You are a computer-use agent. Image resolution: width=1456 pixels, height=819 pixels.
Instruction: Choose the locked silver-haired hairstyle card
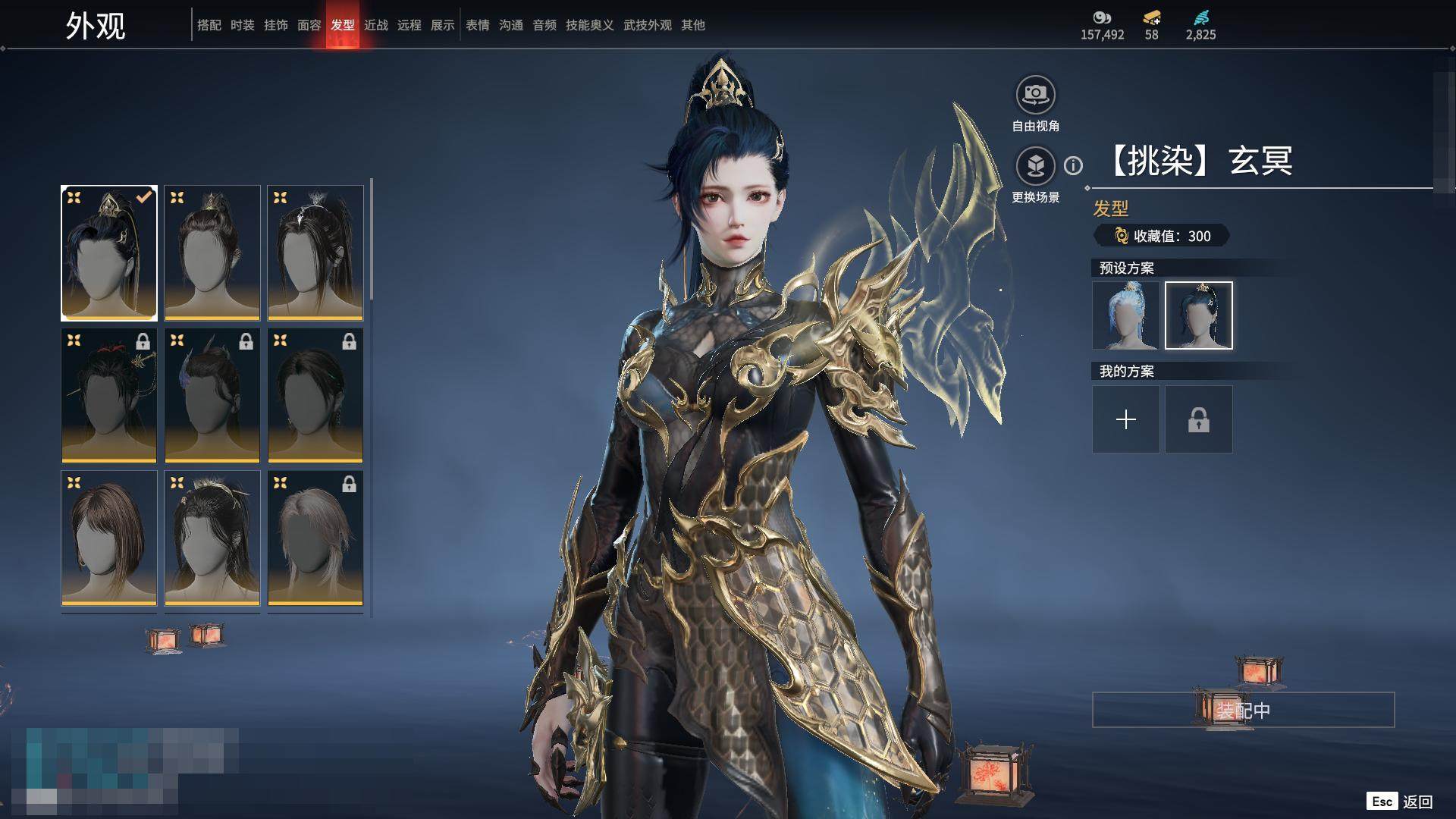click(x=315, y=538)
